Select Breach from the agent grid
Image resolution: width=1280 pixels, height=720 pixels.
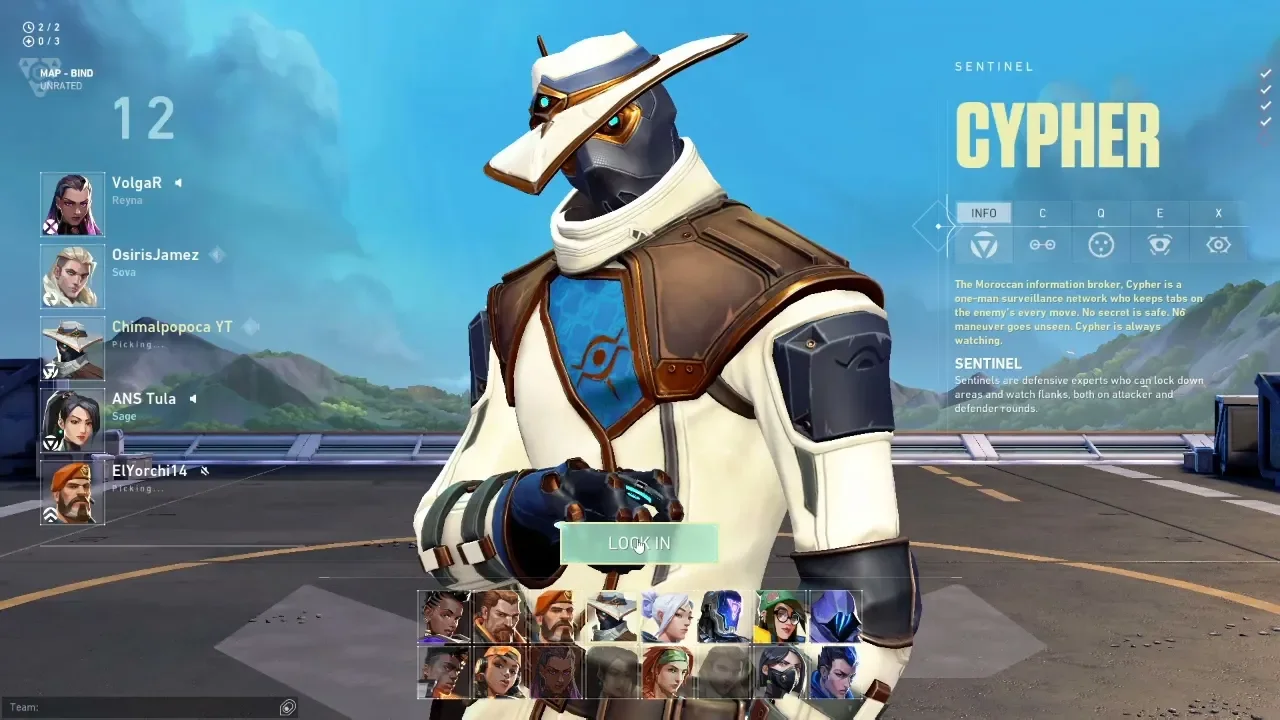click(500, 616)
